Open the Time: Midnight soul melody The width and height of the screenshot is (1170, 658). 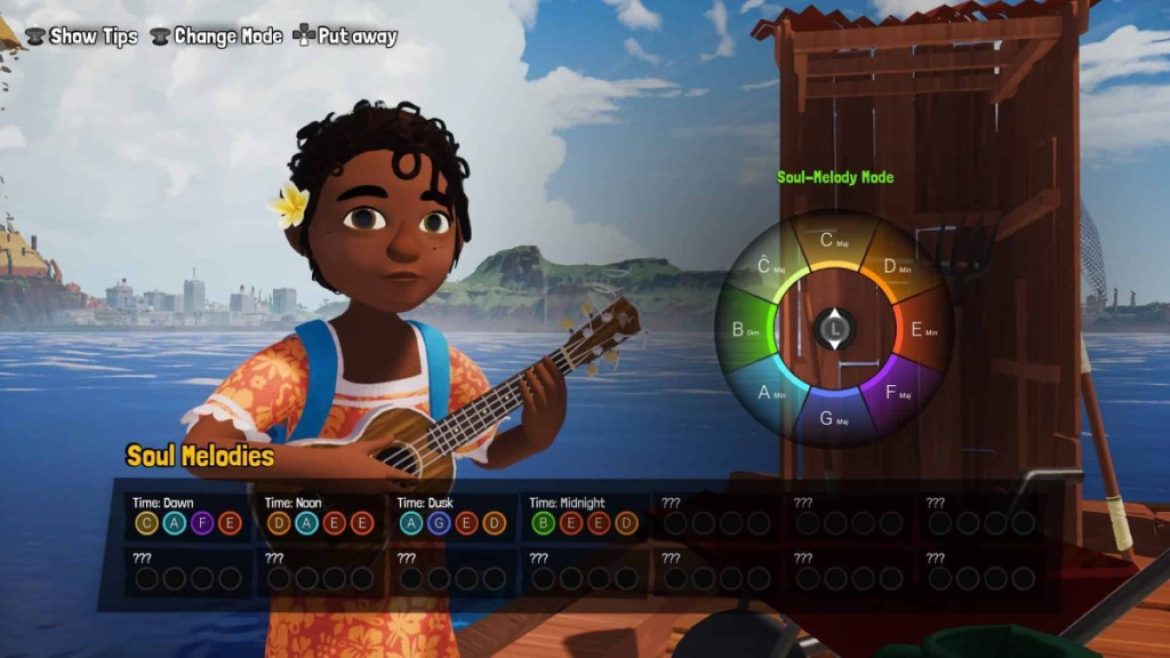(584, 515)
